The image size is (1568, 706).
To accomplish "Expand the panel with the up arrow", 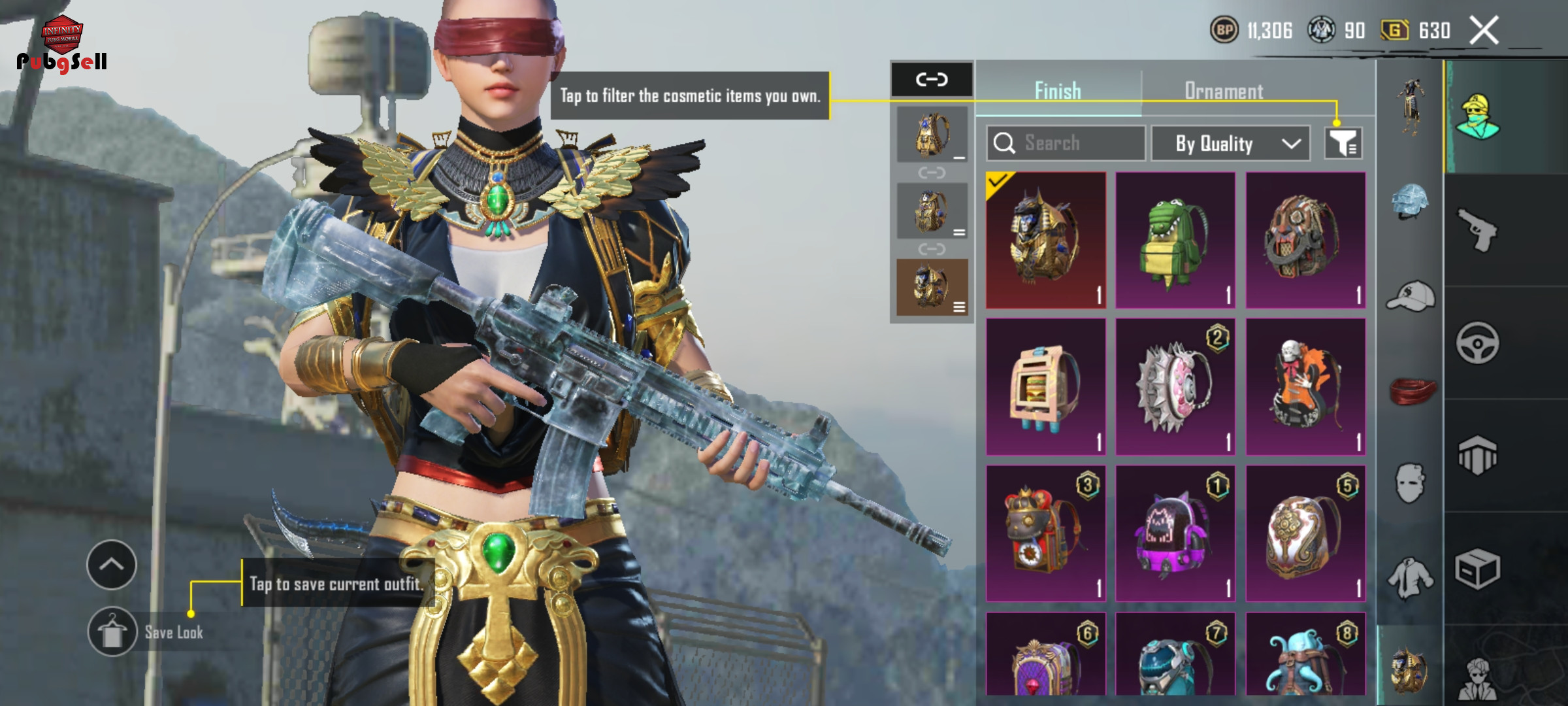I will coord(112,564).
